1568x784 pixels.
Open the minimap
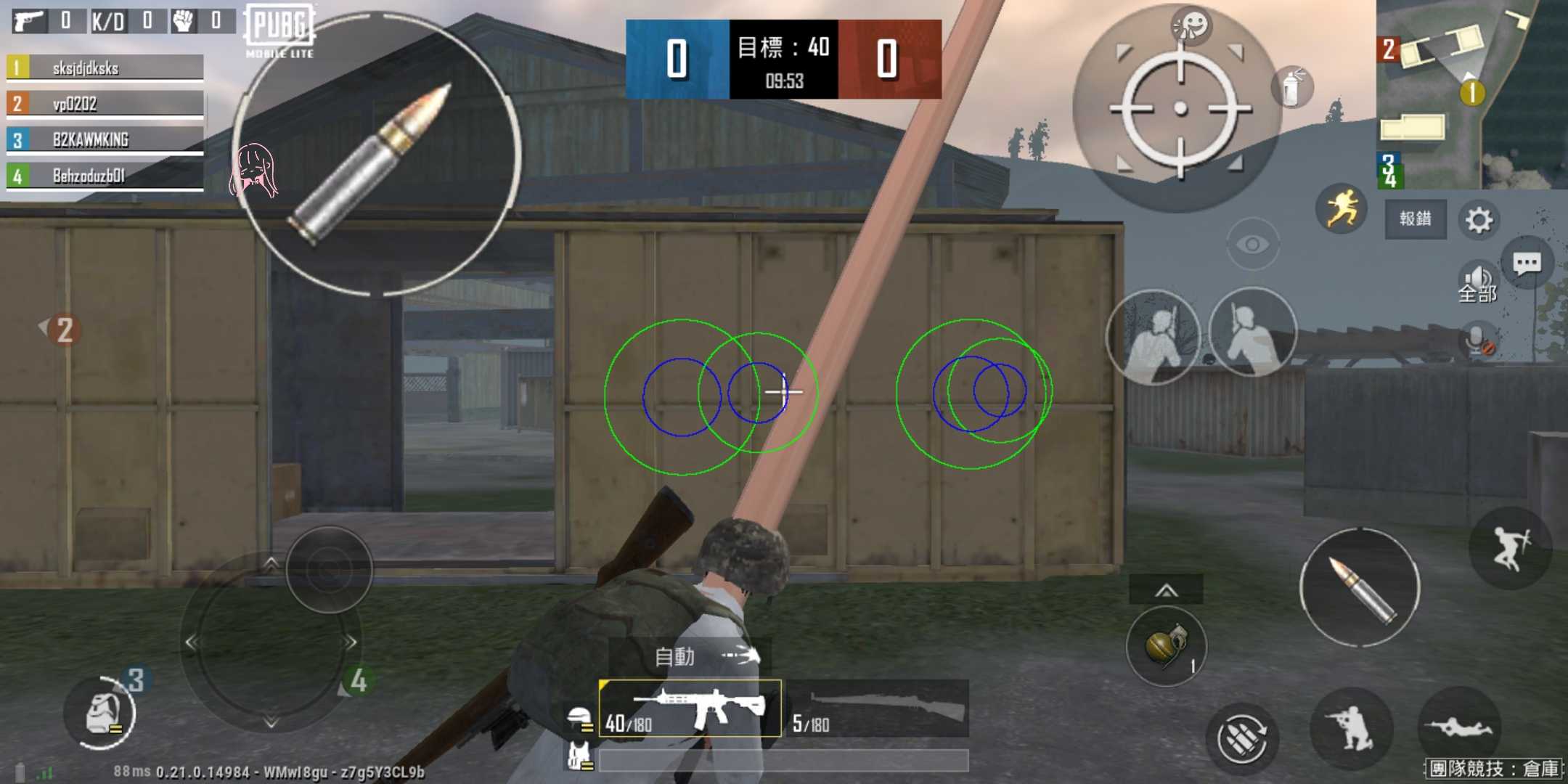coord(1471,94)
